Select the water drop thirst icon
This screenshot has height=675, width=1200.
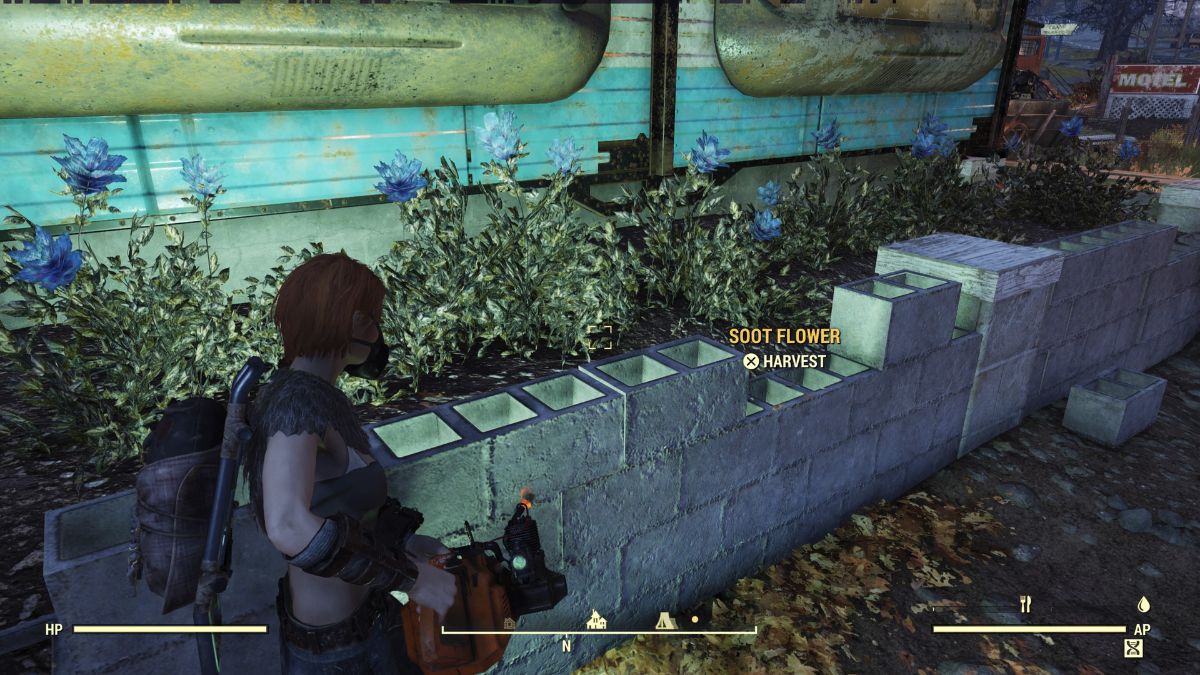[1144, 604]
